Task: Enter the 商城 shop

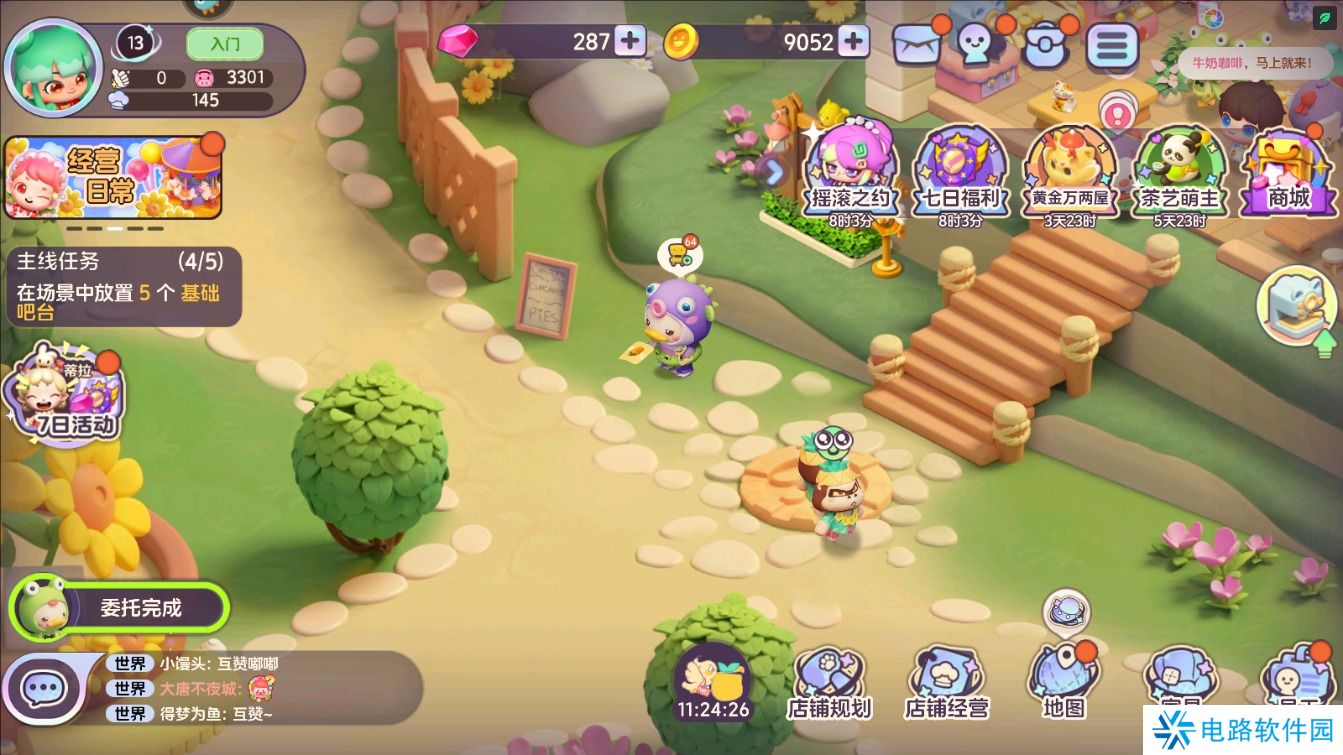Action: click(x=1287, y=170)
